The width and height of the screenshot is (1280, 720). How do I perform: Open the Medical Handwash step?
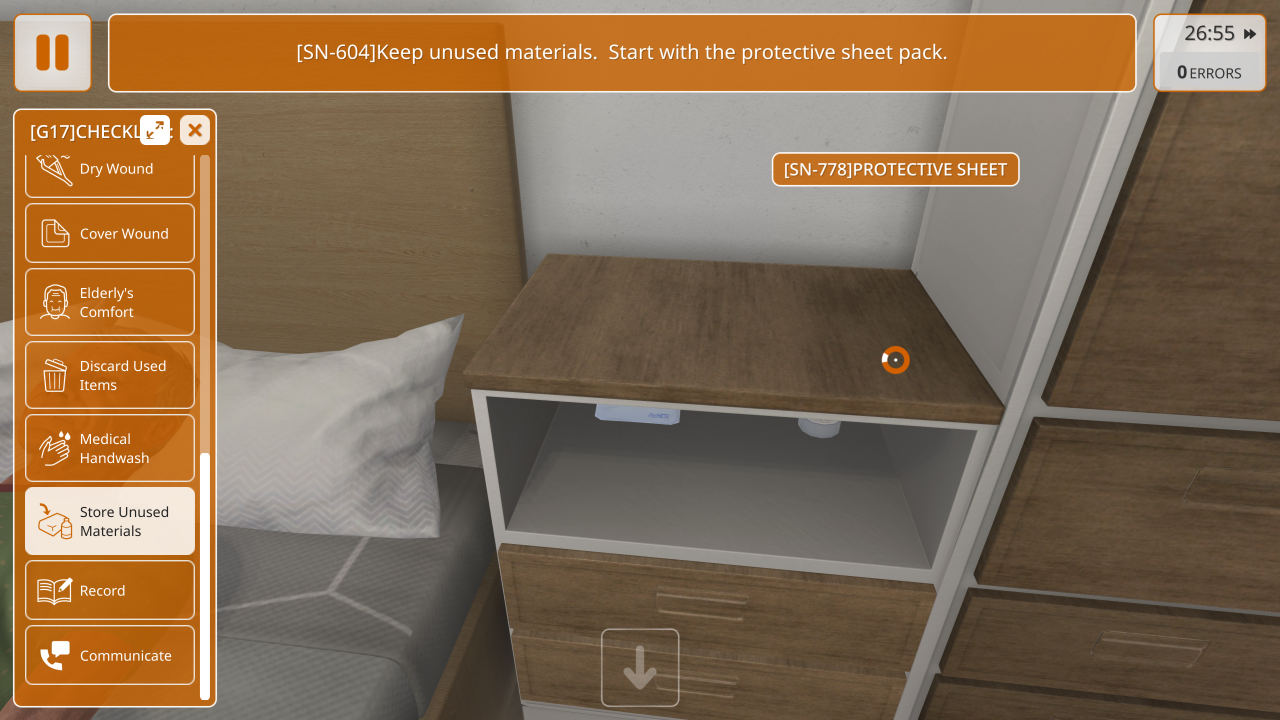110,448
